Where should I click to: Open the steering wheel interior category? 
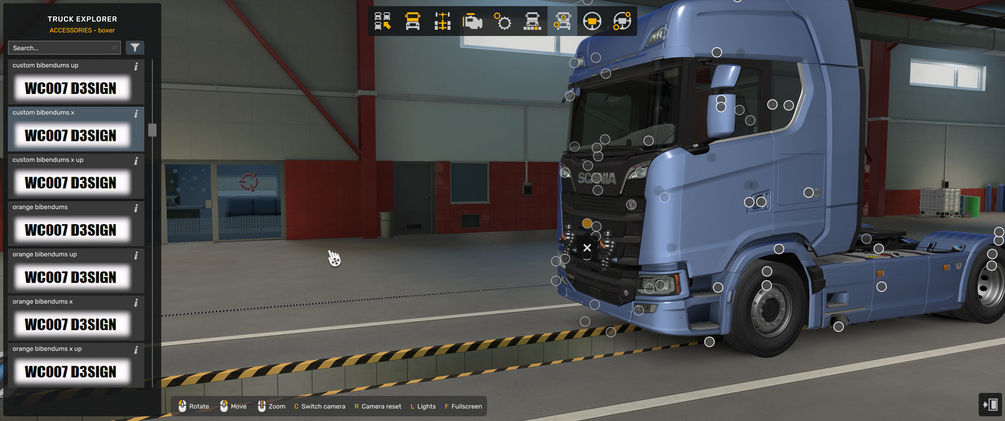click(x=592, y=21)
